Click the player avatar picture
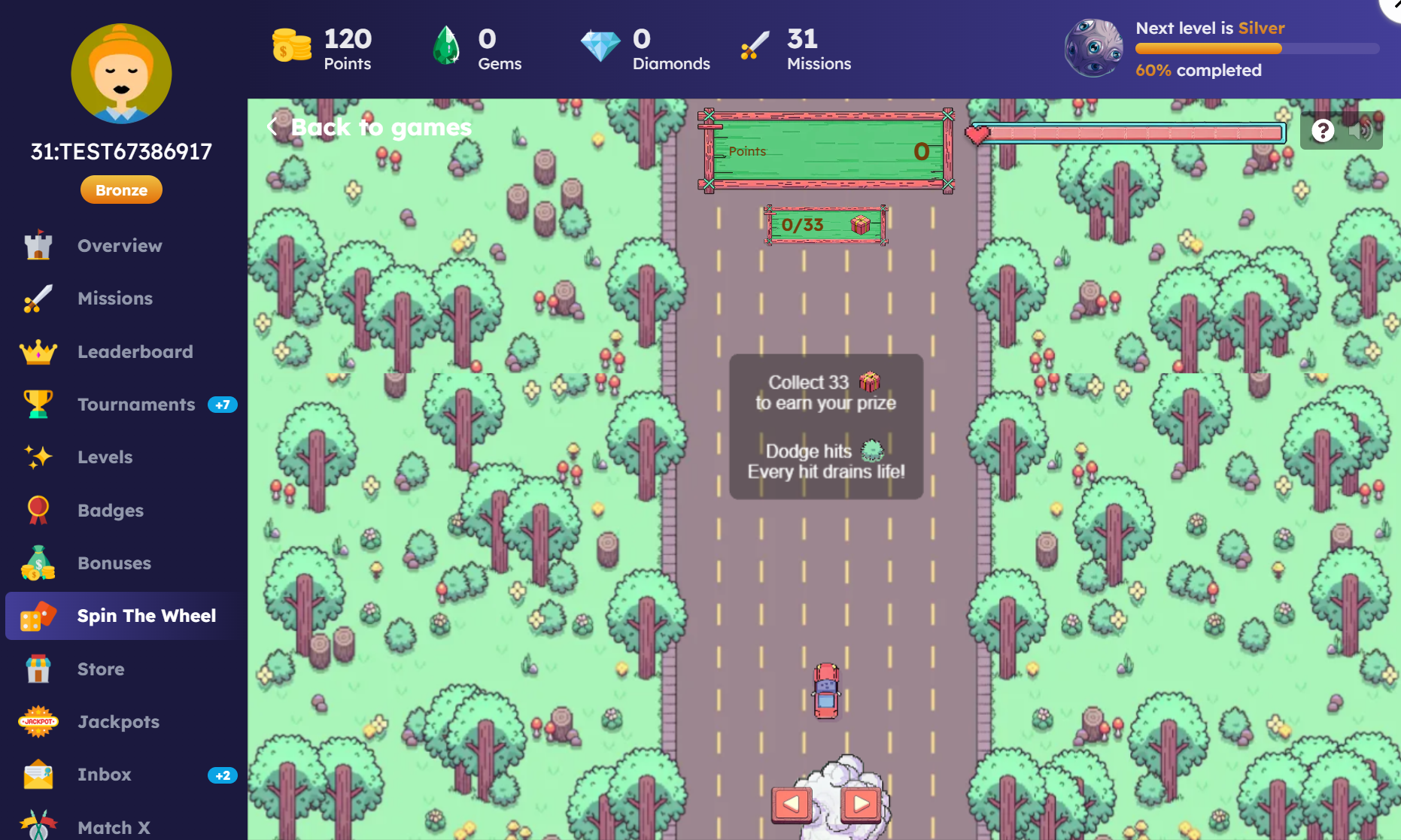Screen dimensions: 1401x840 [x=121, y=74]
